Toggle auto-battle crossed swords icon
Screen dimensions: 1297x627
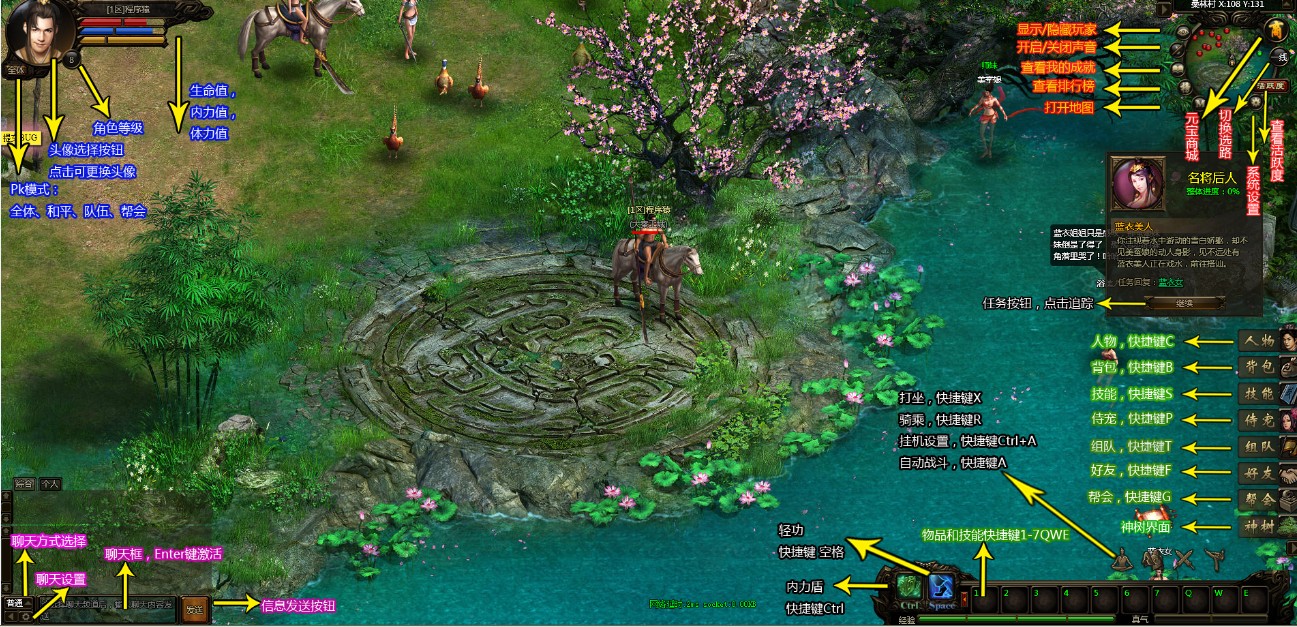1185,561
